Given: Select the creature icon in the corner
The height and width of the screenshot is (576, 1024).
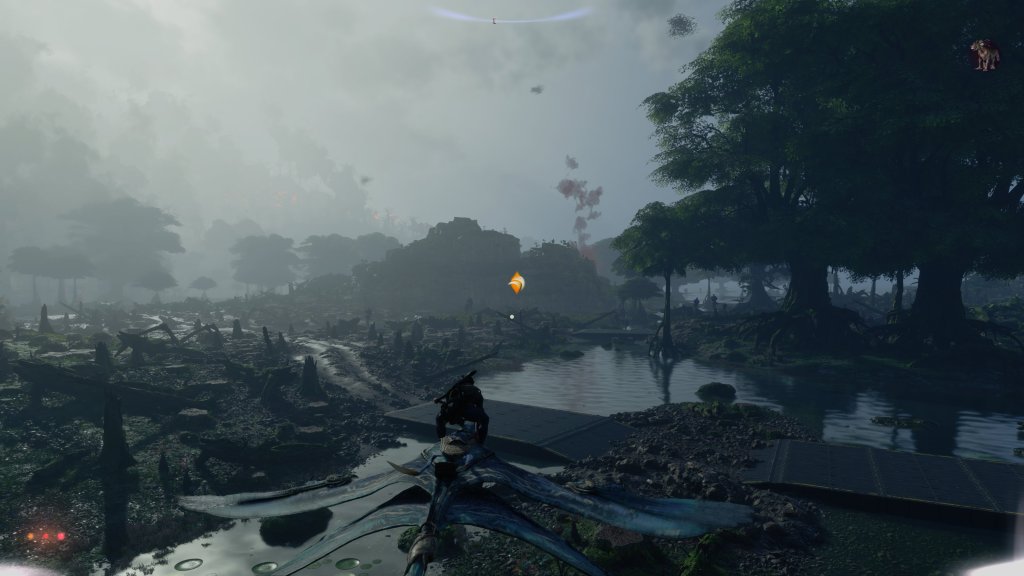Looking at the screenshot, I should click(x=985, y=54).
